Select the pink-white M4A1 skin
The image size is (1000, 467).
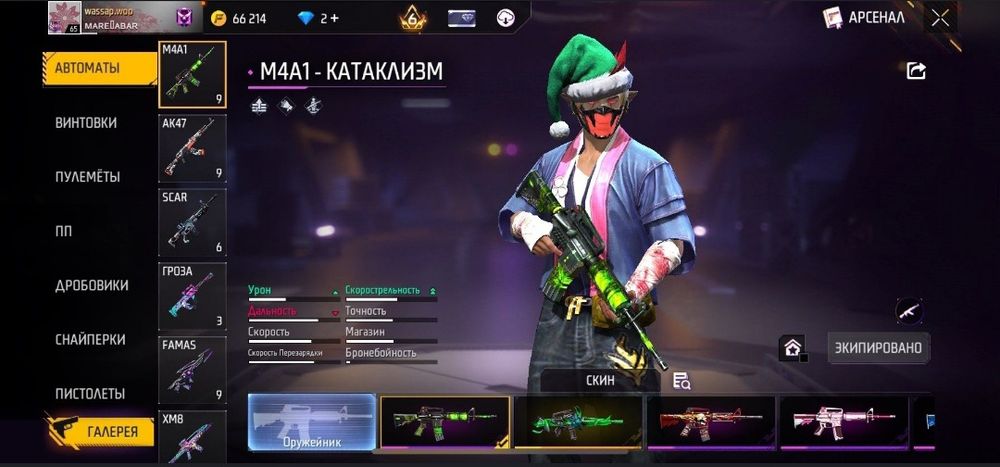(843, 421)
